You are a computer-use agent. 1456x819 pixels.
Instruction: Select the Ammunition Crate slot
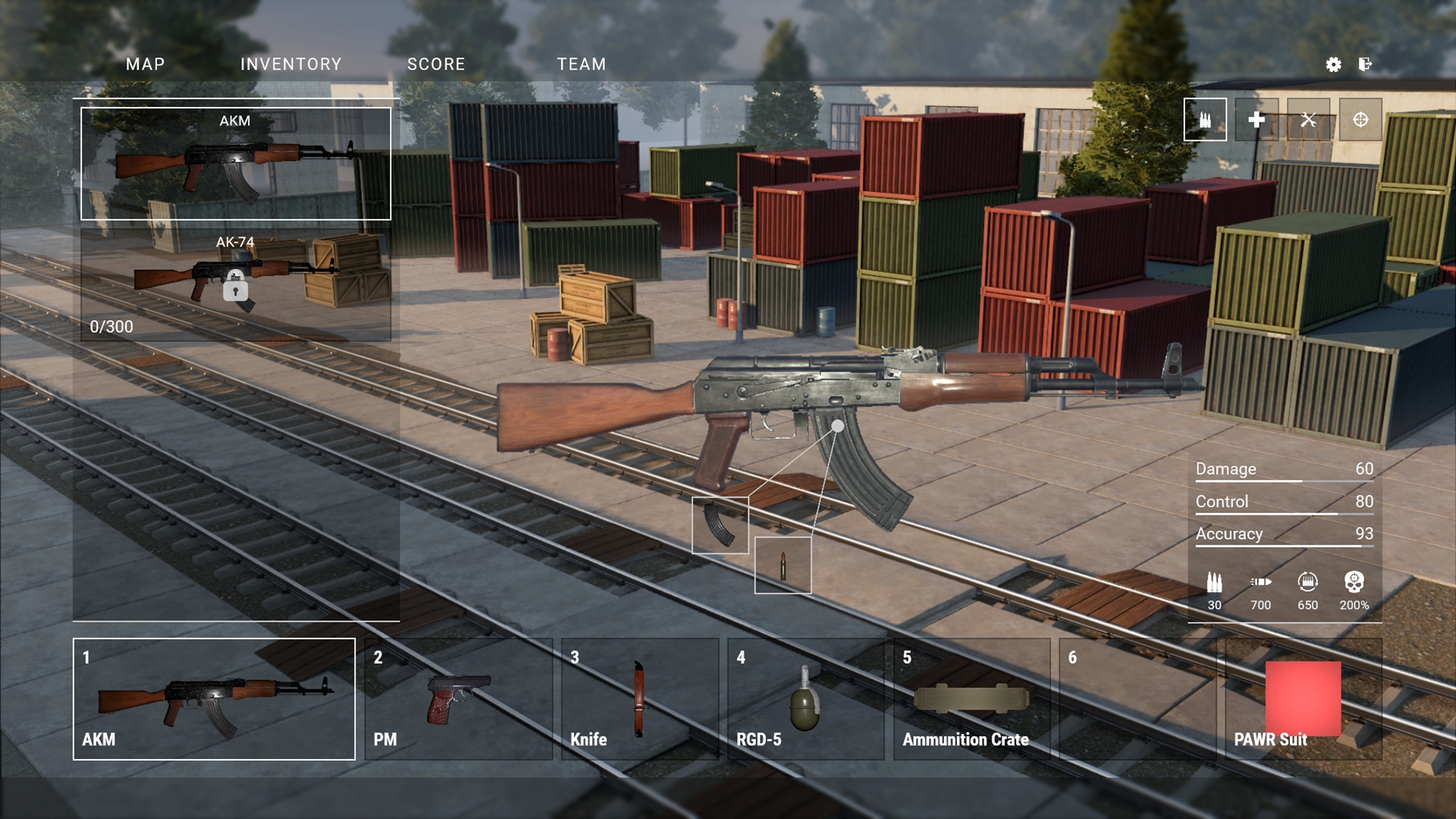971,699
